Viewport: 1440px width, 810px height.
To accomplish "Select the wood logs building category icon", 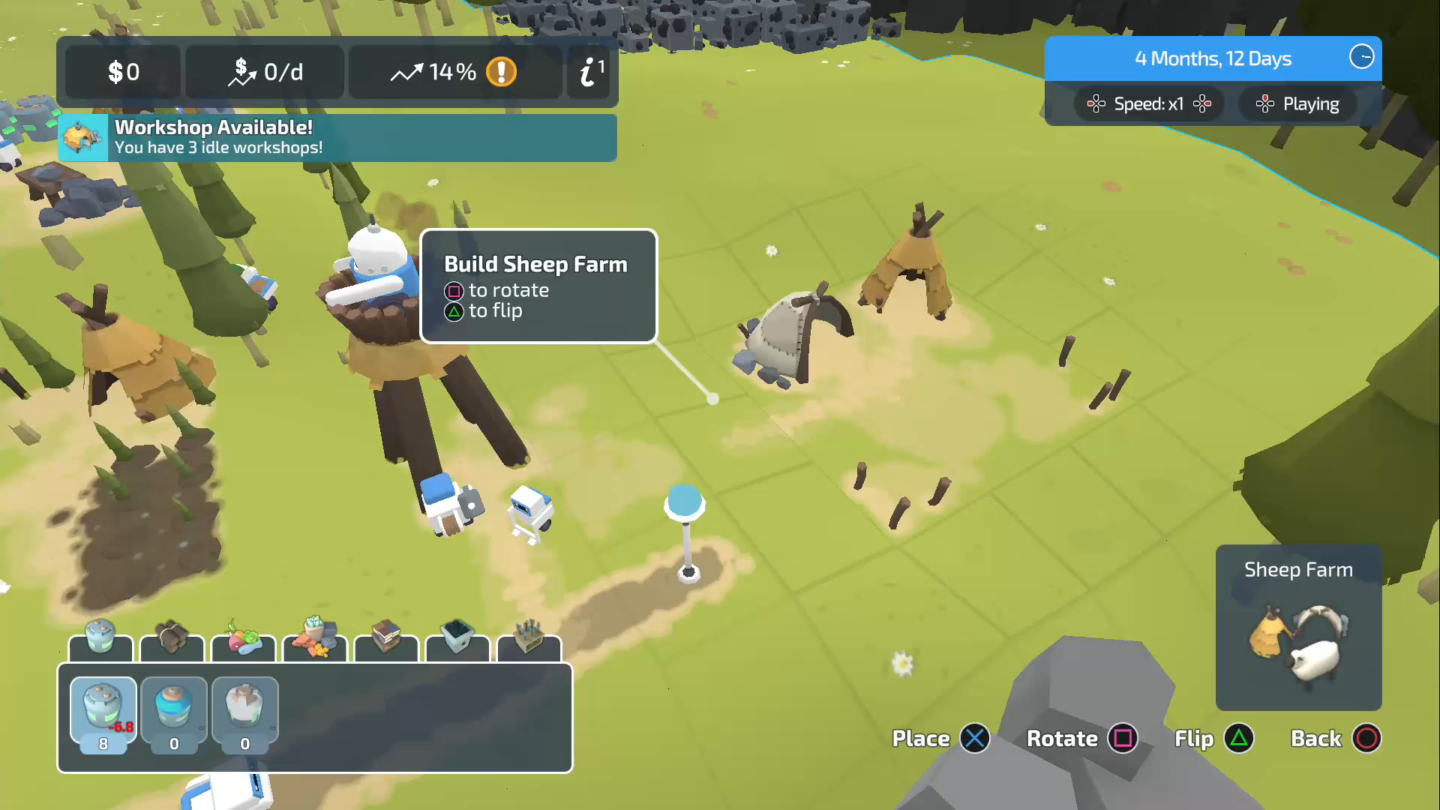I will point(172,640).
